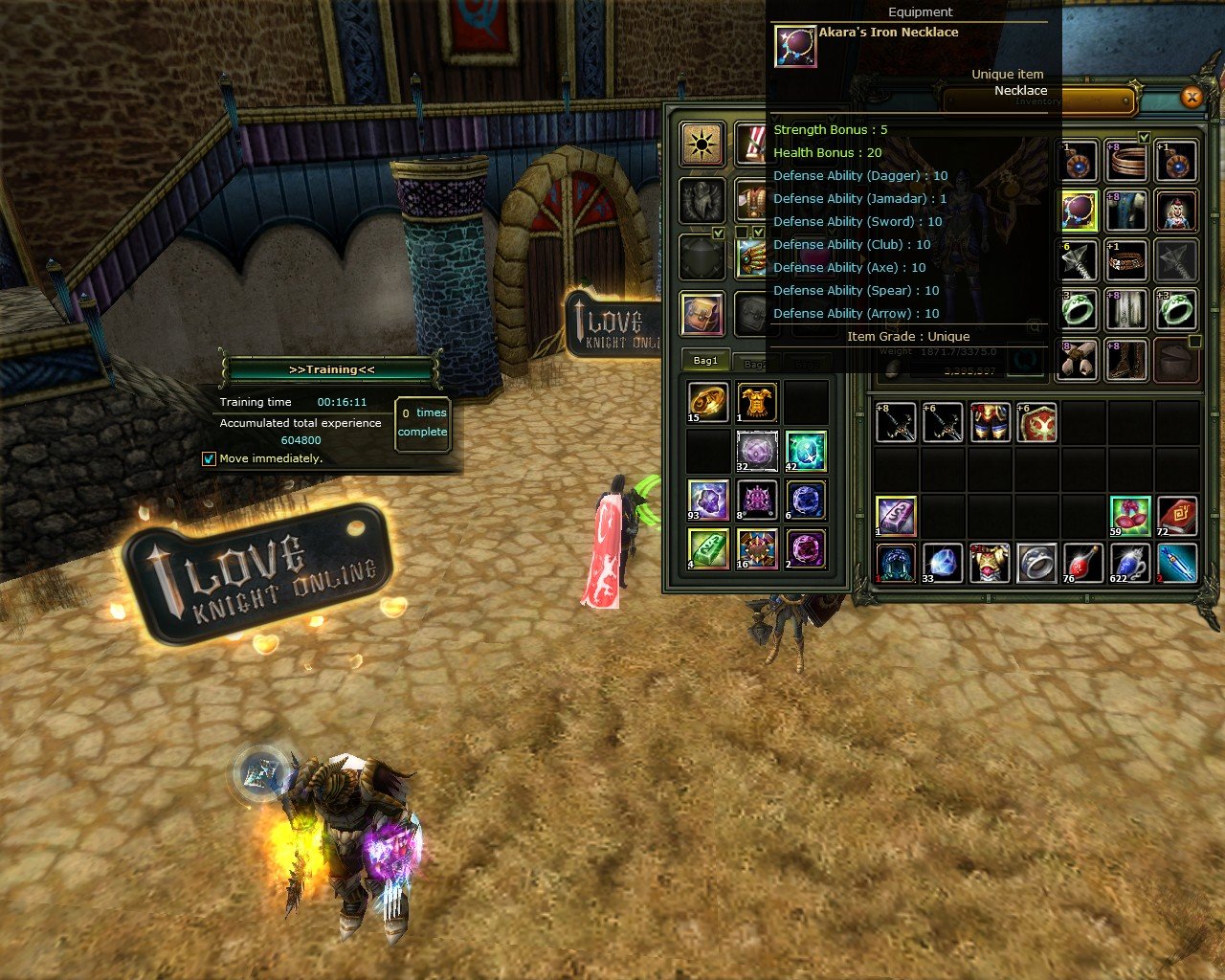
Task: Open the brown backpack icon above the bag tabs
Action: [x=702, y=314]
